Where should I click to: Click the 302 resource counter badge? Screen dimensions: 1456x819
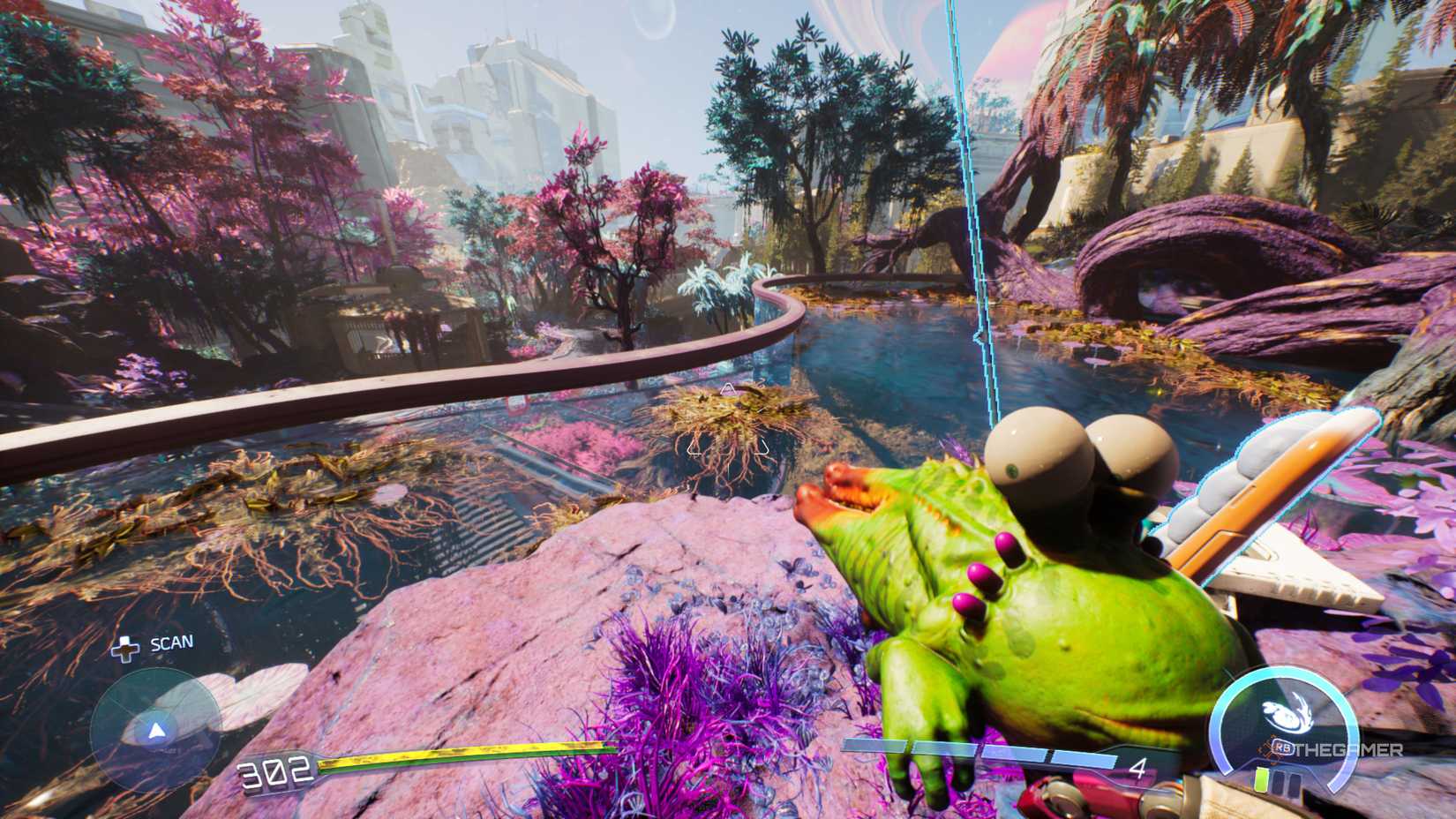tap(274, 770)
